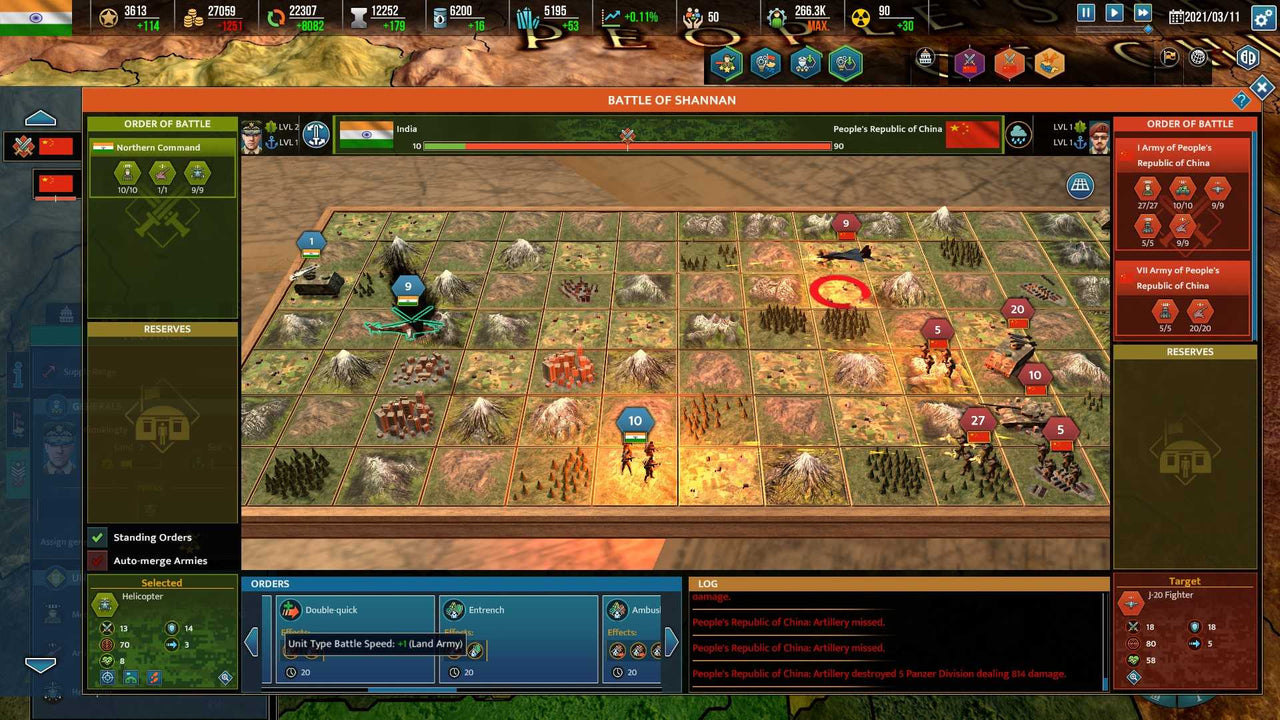This screenshot has width=1280, height=720.
Task: Open the binoculars recon icon on Selected panel
Action: pos(131,679)
